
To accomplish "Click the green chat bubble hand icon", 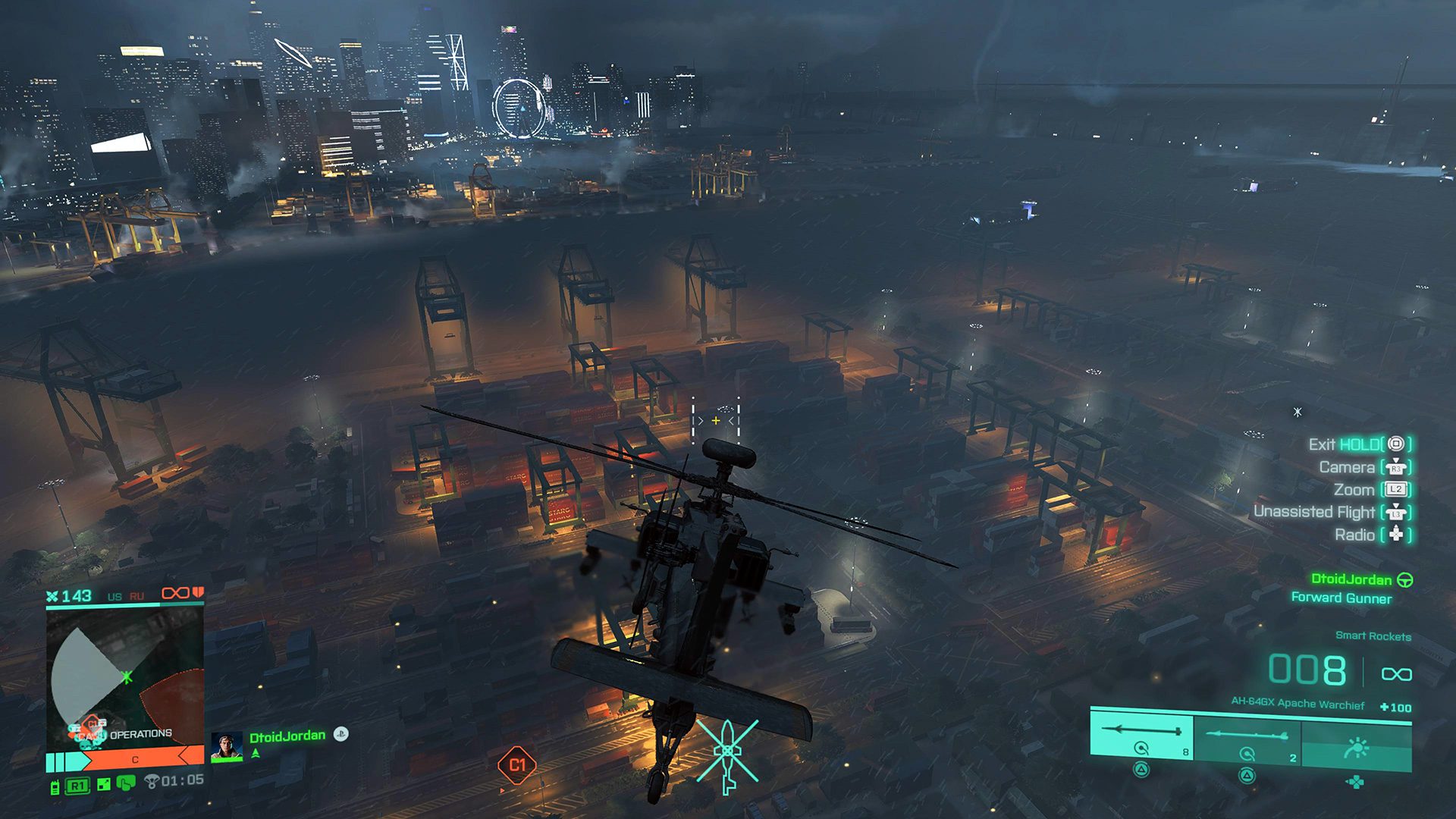I will [126, 783].
